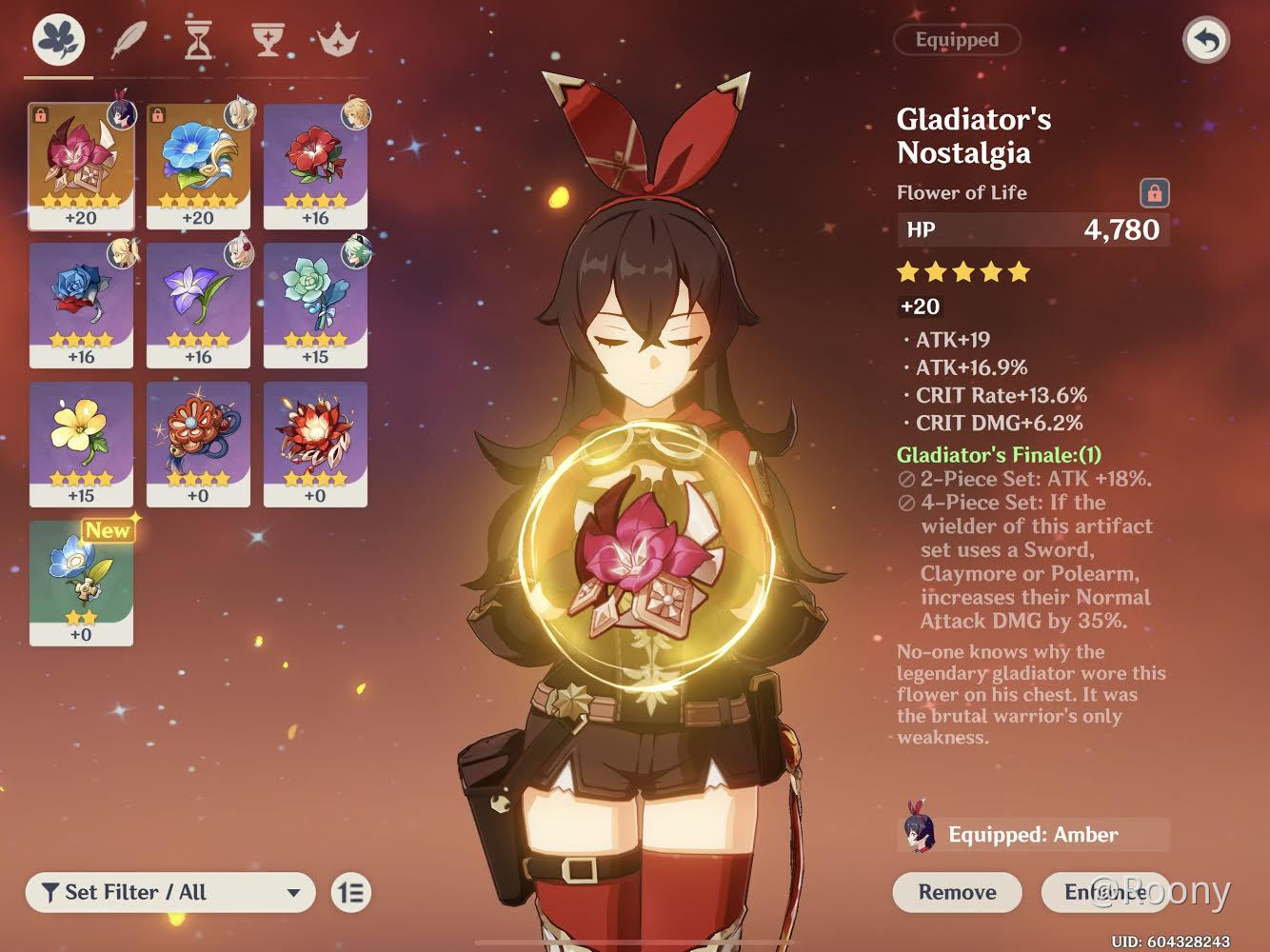Click the HP 4,780 stat bar

click(x=1034, y=229)
